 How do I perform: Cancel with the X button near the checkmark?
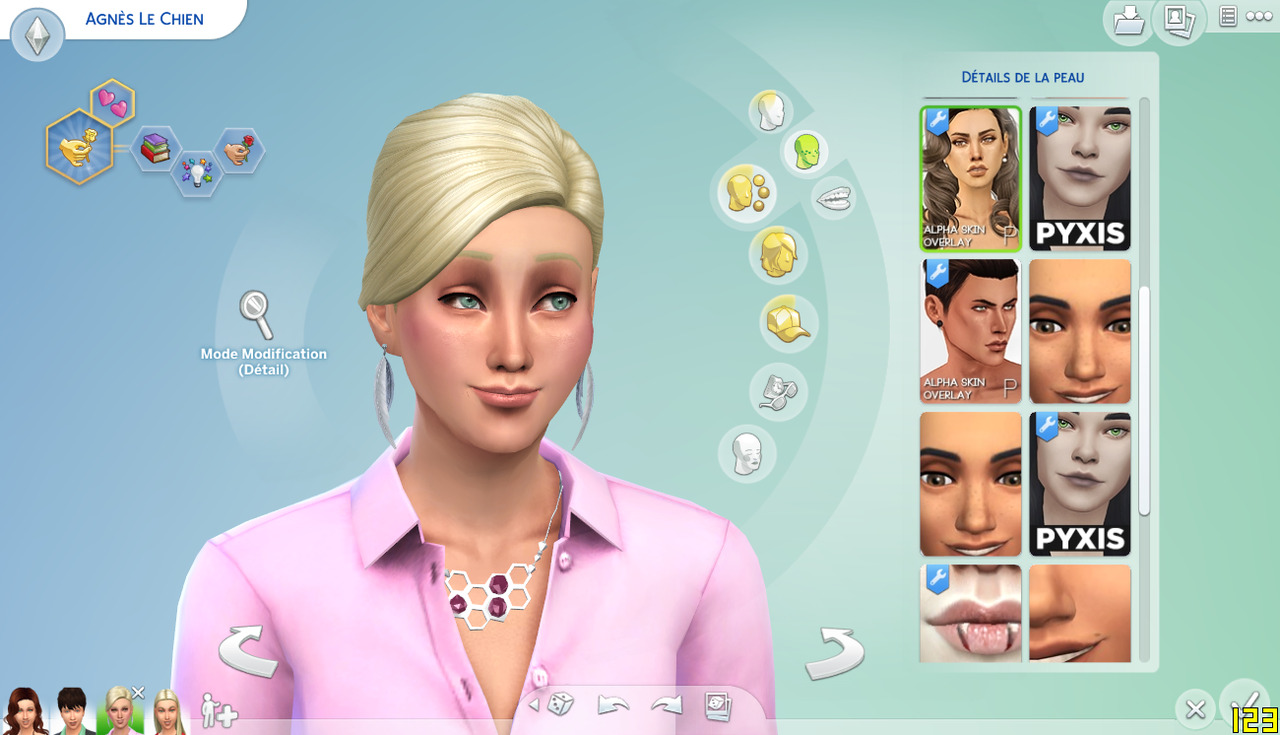pyautogui.click(x=1194, y=710)
